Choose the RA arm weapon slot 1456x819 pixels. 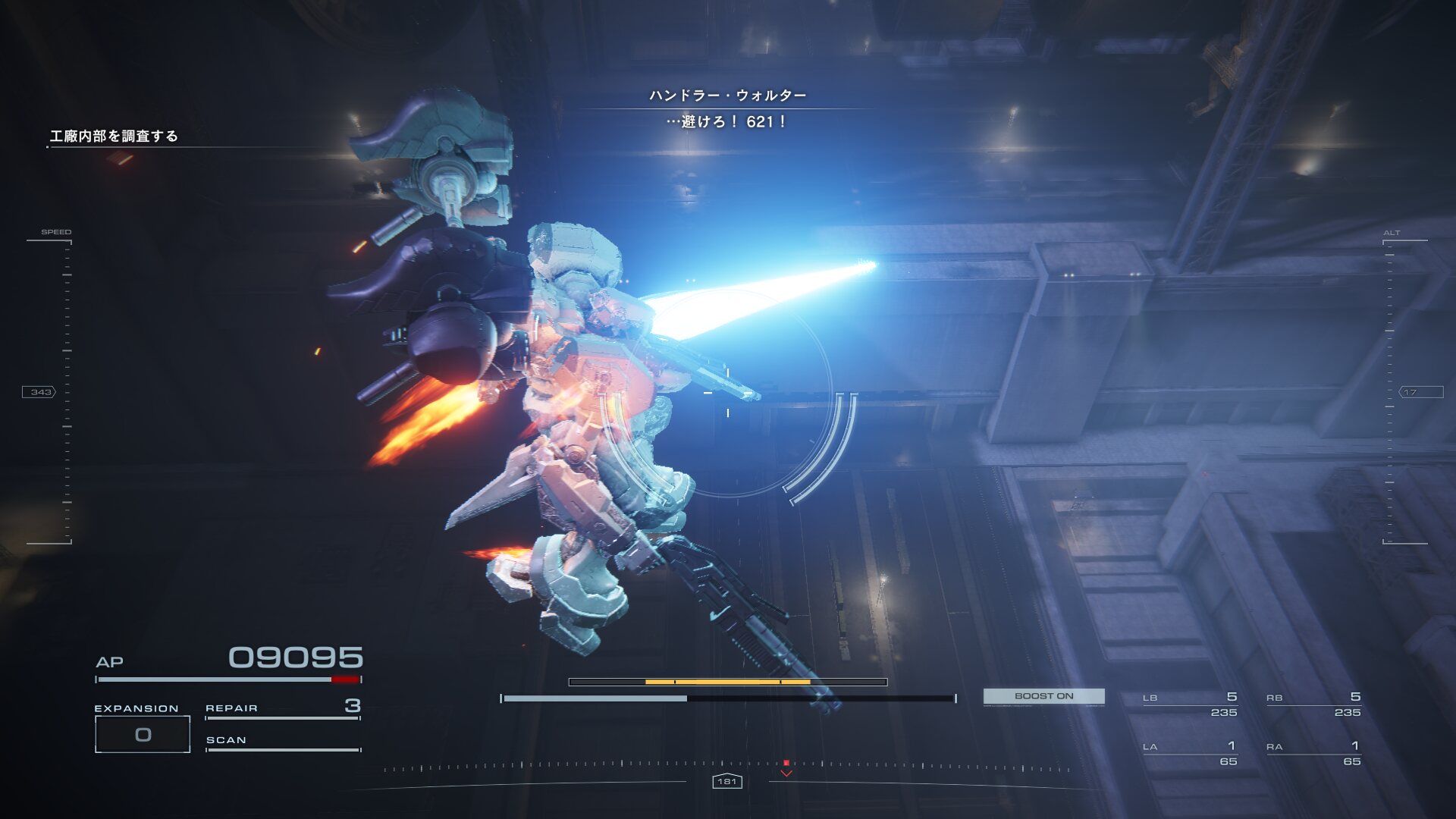click(x=1313, y=754)
